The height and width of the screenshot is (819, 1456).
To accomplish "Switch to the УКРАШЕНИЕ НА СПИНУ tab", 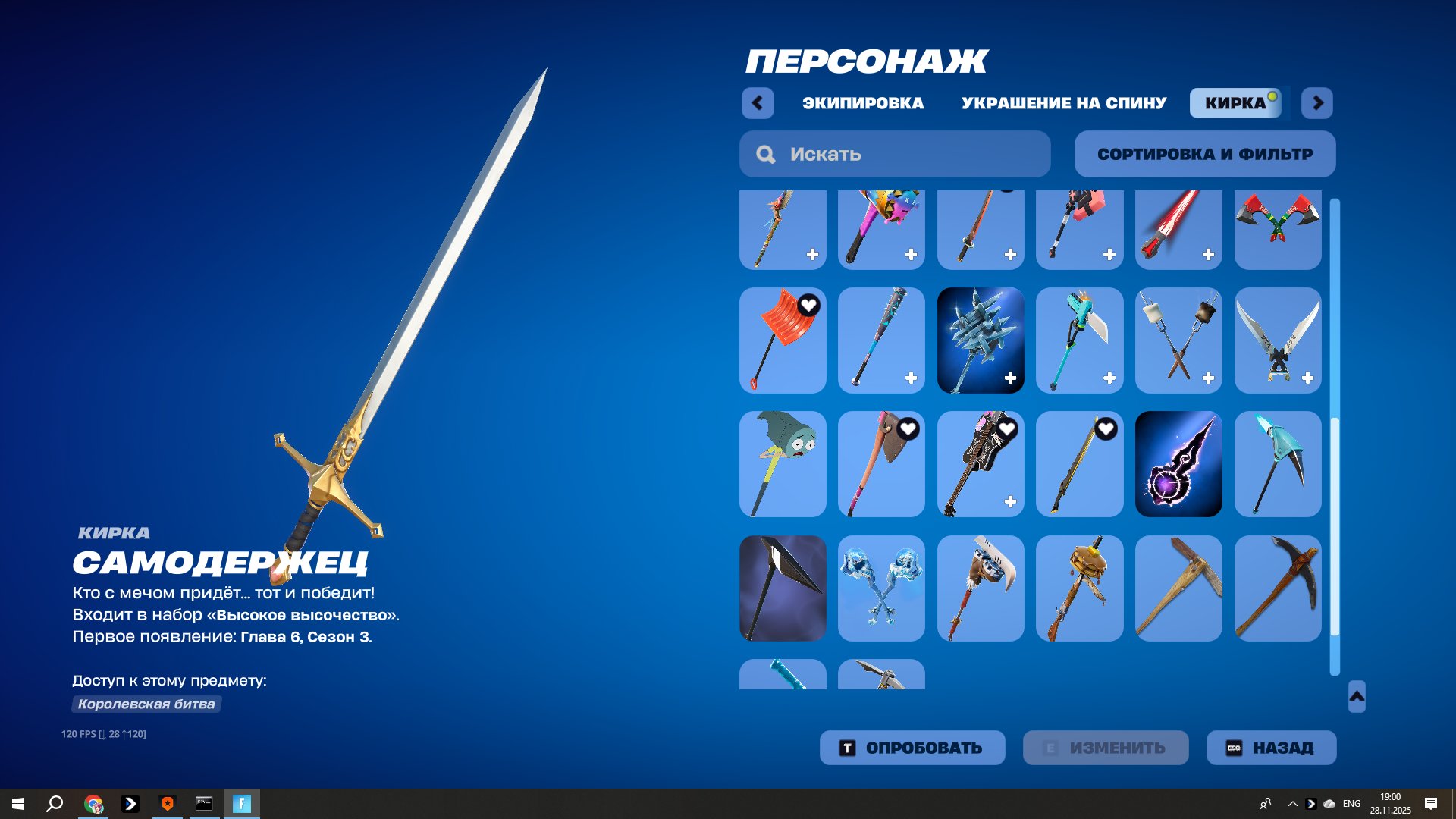I will coord(1064,103).
